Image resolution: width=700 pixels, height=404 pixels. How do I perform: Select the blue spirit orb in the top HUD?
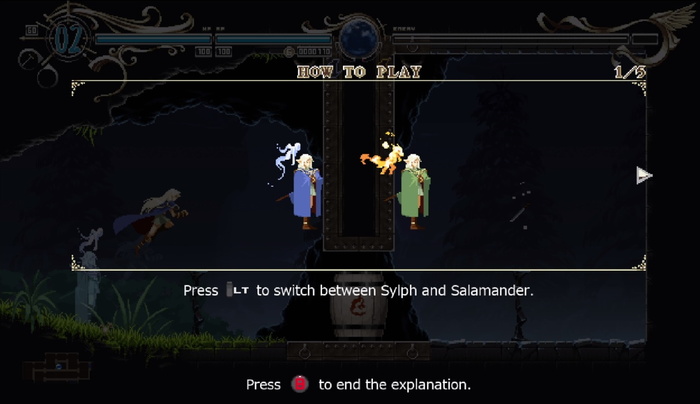[357, 40]
